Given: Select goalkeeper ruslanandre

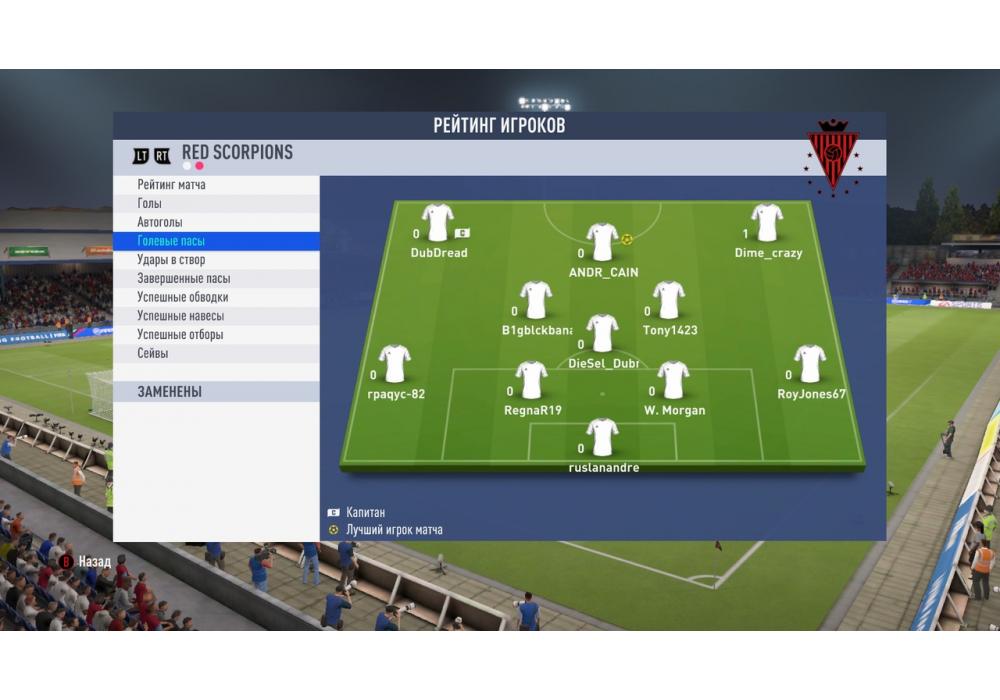Looking at the screenshot, I should 603,438.
